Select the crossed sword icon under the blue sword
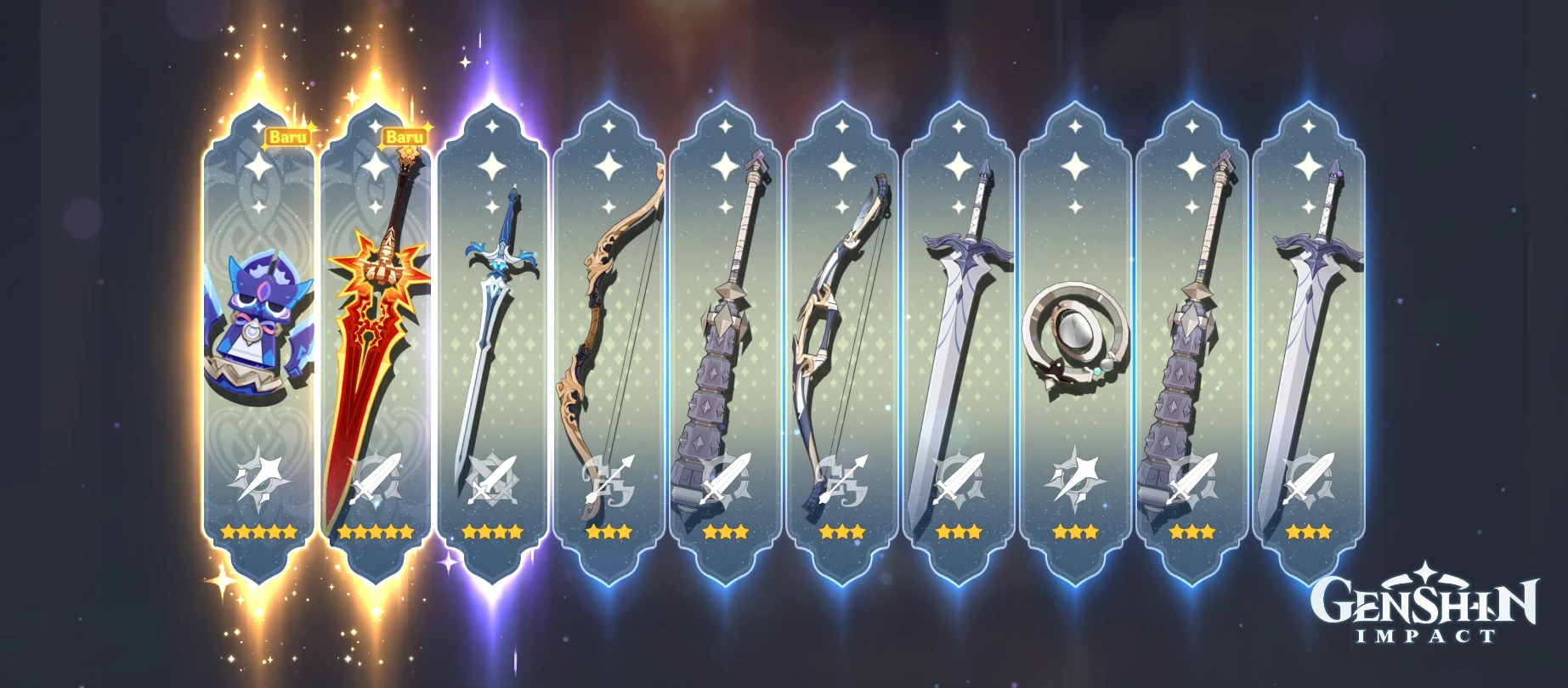The height and width of the screenshot is (688, 1568). click(493, 480)
